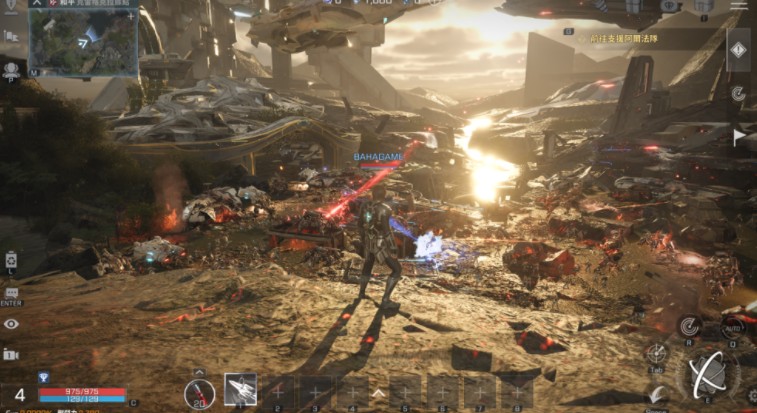Select the equipped blade skill slot
The width and height of the screenshot is (757, 413).
(x=240, y=389)
